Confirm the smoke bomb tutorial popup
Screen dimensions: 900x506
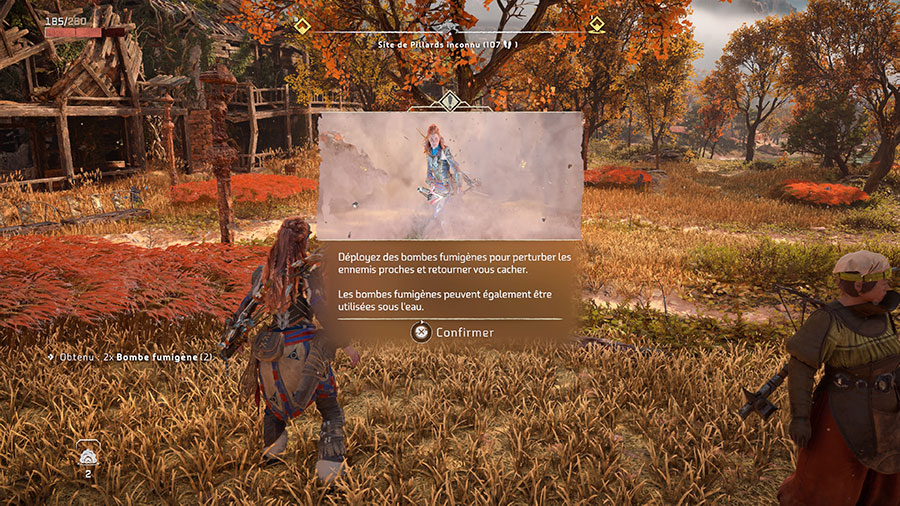pyautogui.click(x=451, y=332)
